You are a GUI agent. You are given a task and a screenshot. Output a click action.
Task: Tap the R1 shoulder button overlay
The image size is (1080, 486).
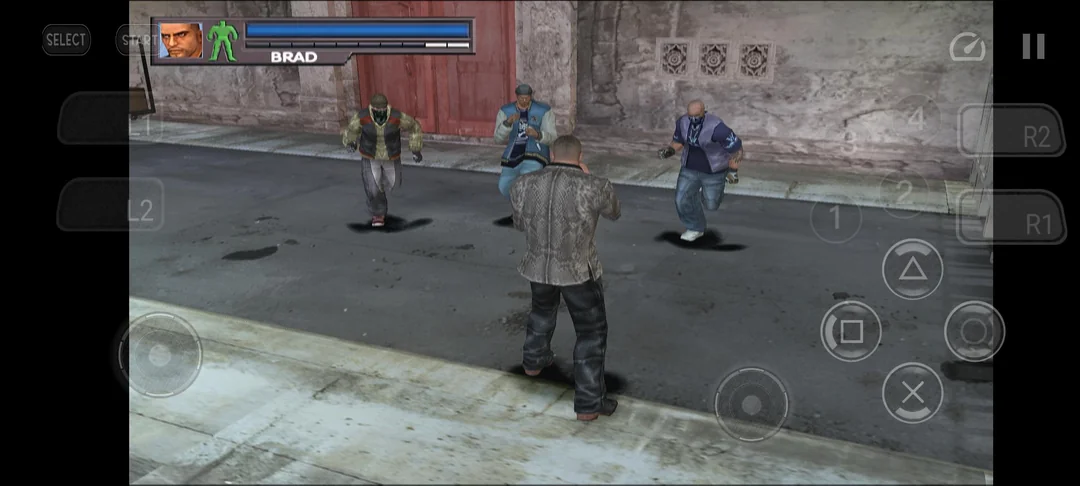click(1012, 218)
